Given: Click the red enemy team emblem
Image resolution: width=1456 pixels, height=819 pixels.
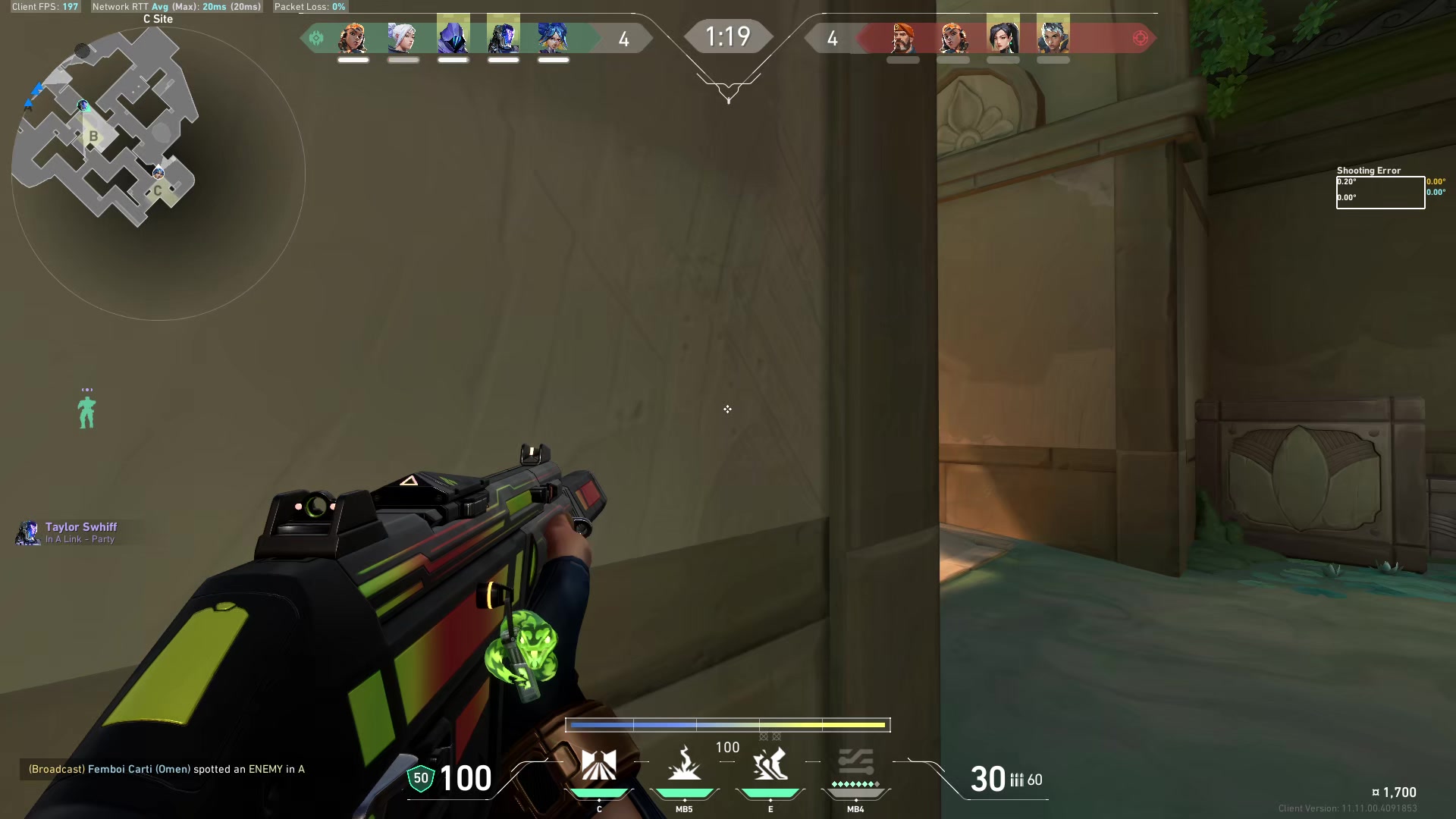Looking at the screenshot, I should [1140, 38].
